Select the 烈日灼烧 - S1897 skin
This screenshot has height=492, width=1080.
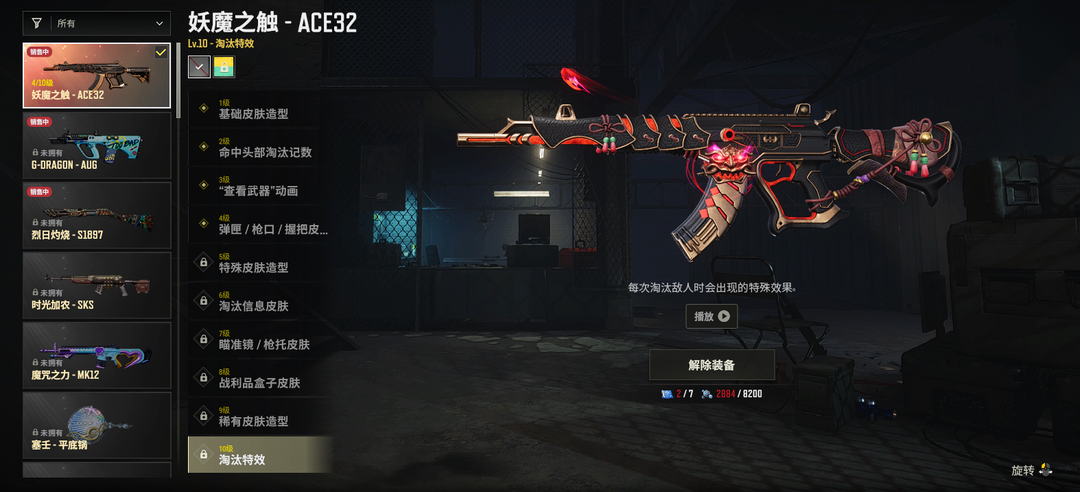97,215
